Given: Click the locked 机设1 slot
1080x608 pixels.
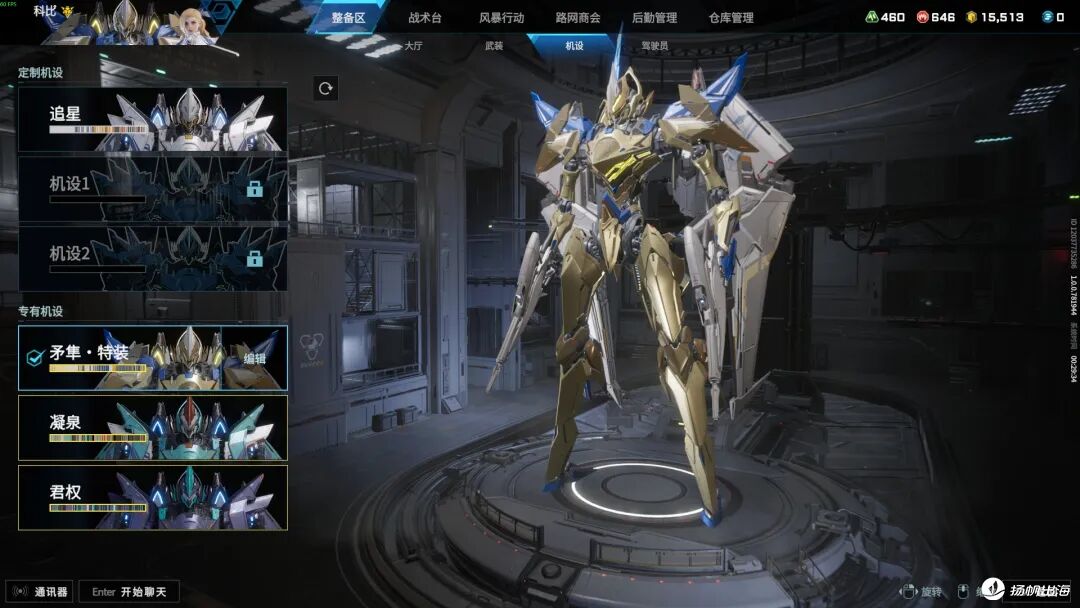Looking at the screenshot, I should (153, 188).
